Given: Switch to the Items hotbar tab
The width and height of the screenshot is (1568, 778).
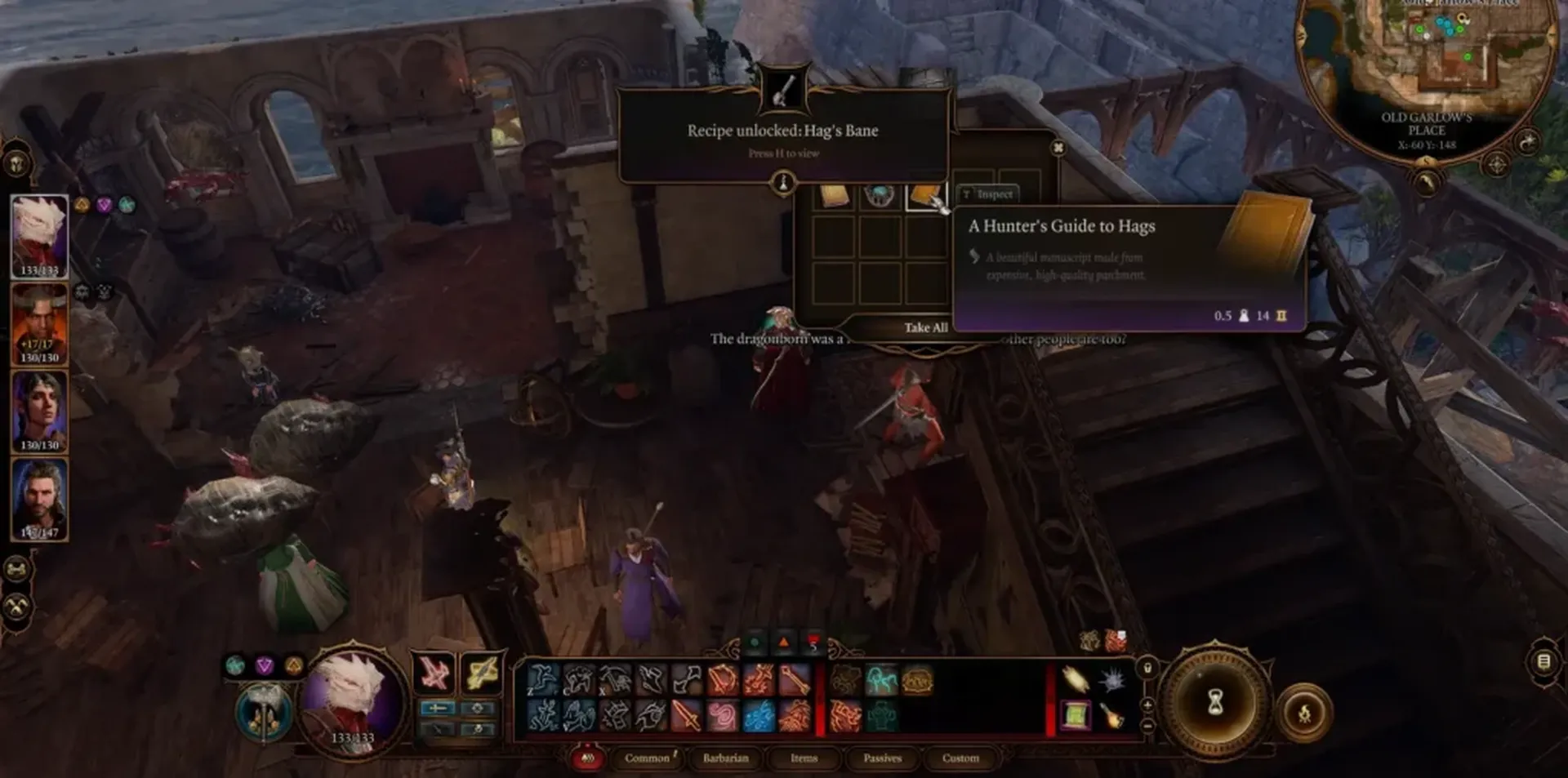Looking at the screenshot, I should pyautogui.click(x=804, y=758).
